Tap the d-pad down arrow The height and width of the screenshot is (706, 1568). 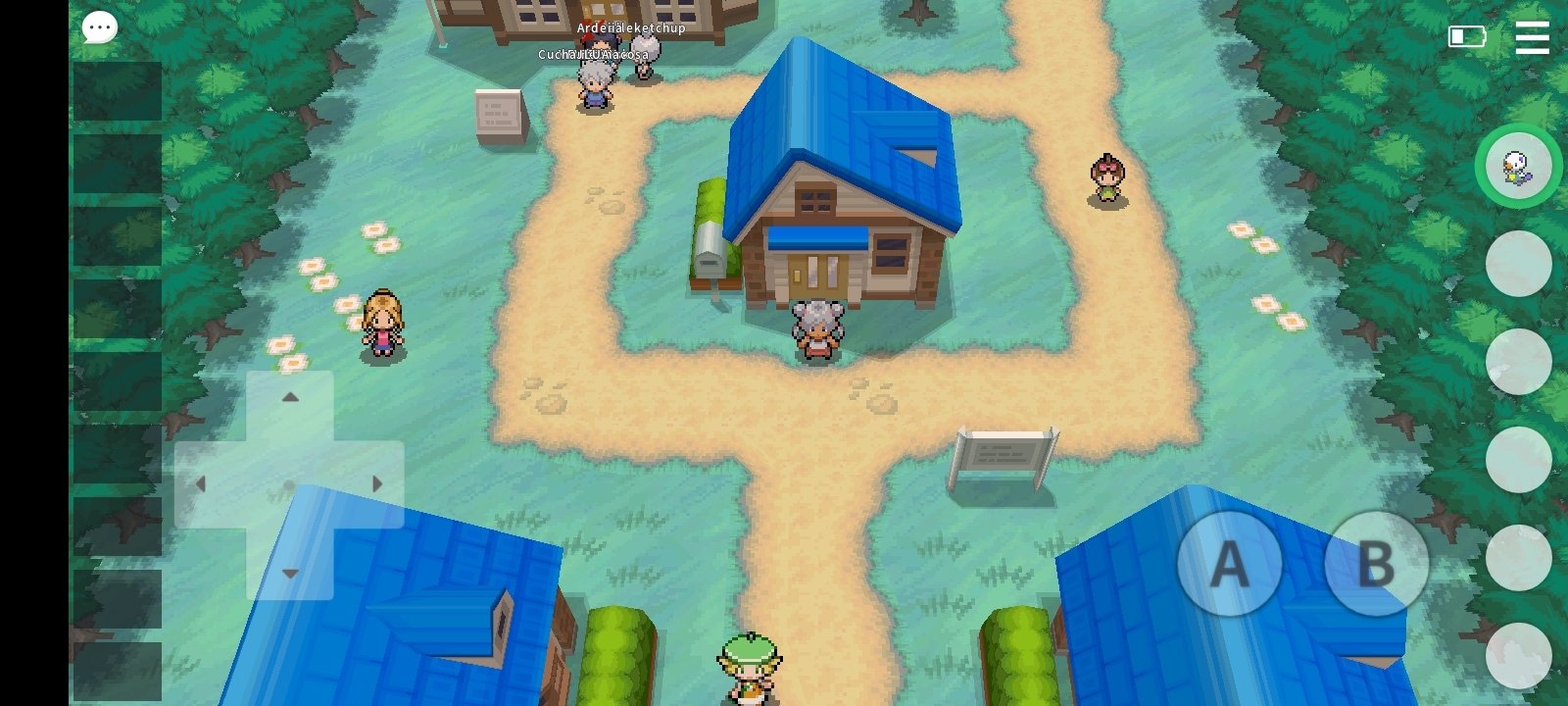pos(290,573)
